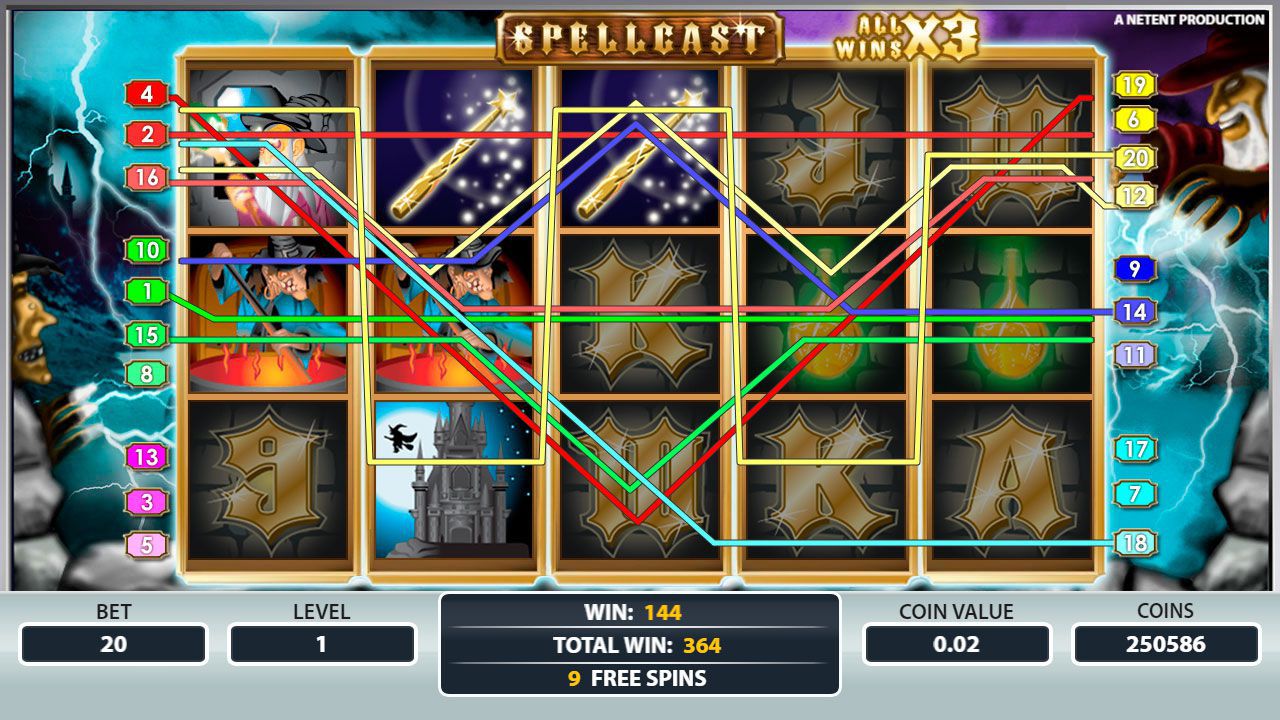Select the red payline 4 badge
Viewport: 1280px width, 720px height.
147,95
